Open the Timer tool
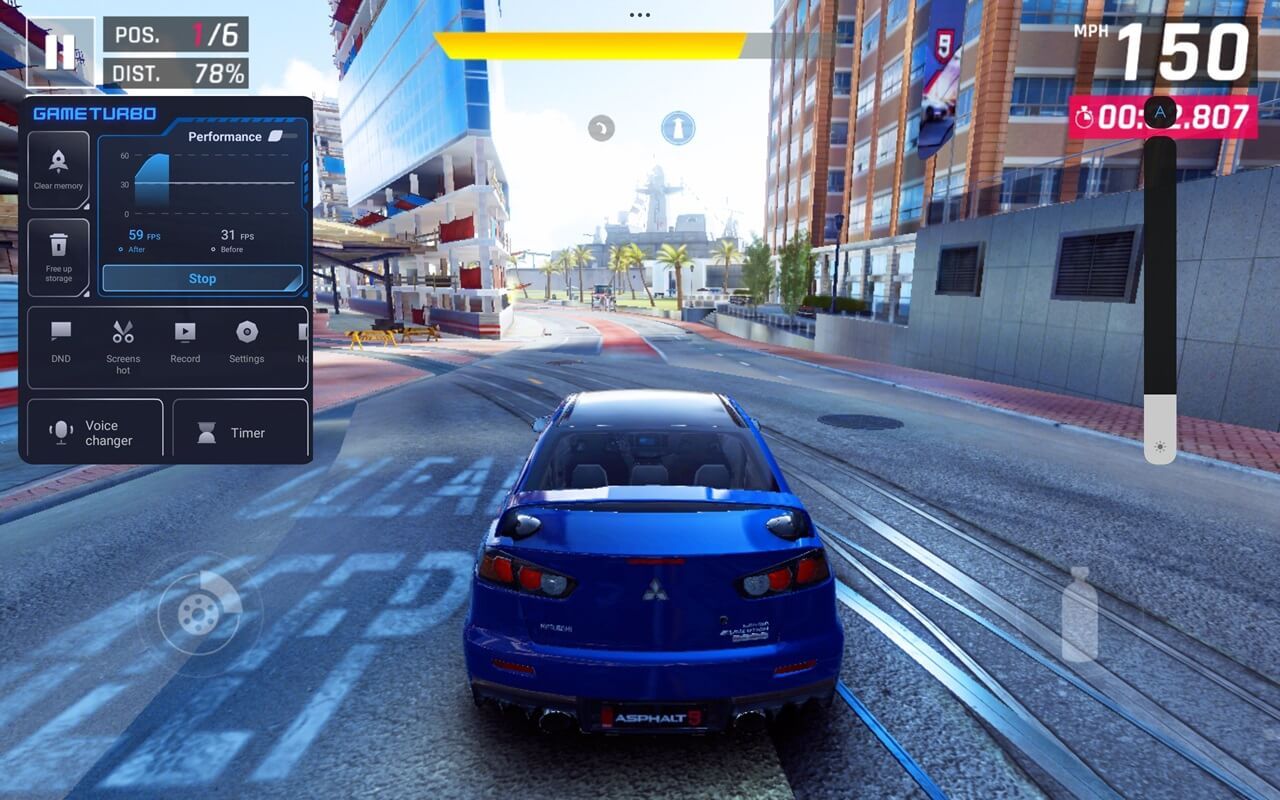The image size is (1280, 800). coord(240,432)
